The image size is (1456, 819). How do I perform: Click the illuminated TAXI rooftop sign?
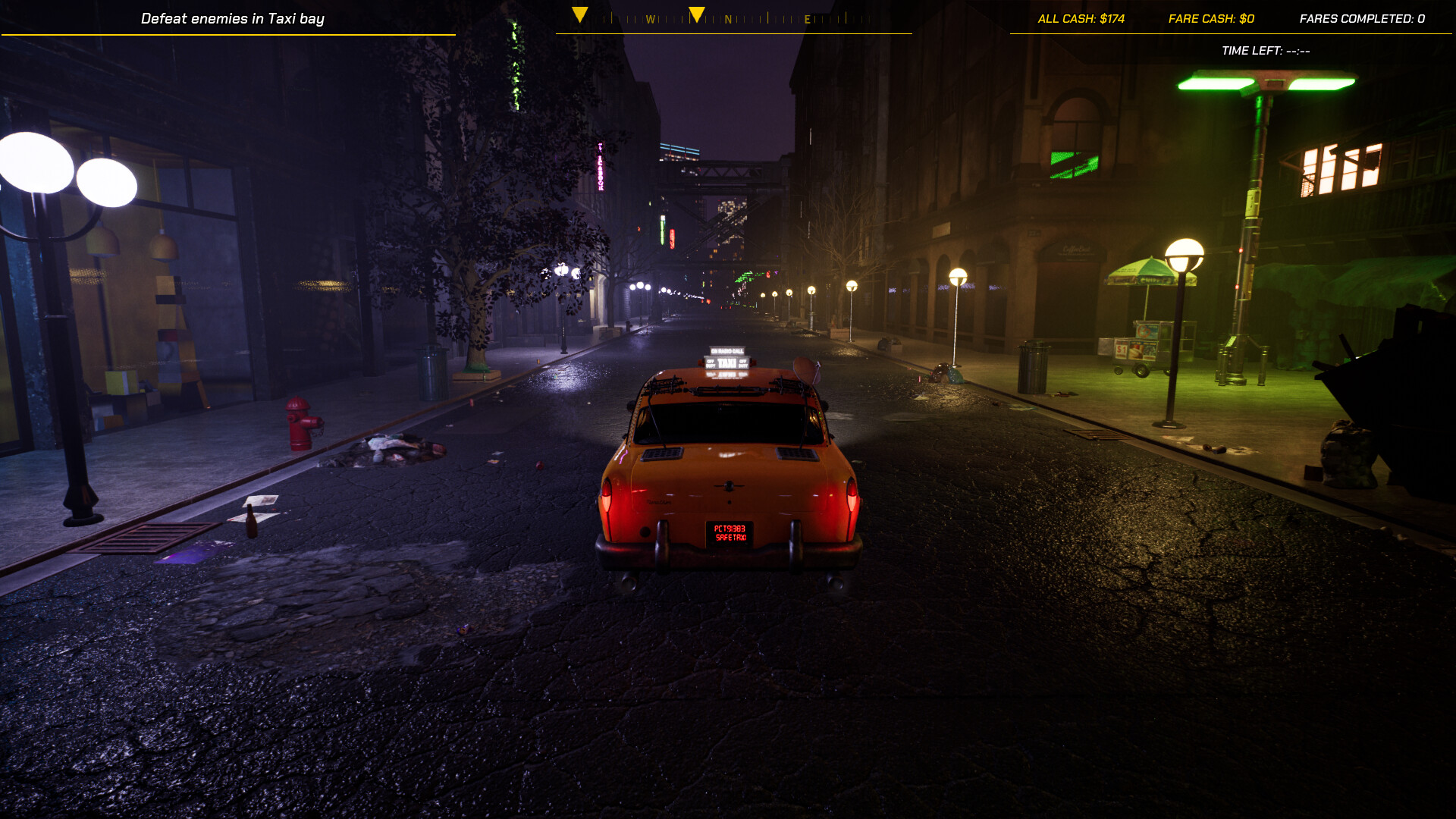coord(726,362)
